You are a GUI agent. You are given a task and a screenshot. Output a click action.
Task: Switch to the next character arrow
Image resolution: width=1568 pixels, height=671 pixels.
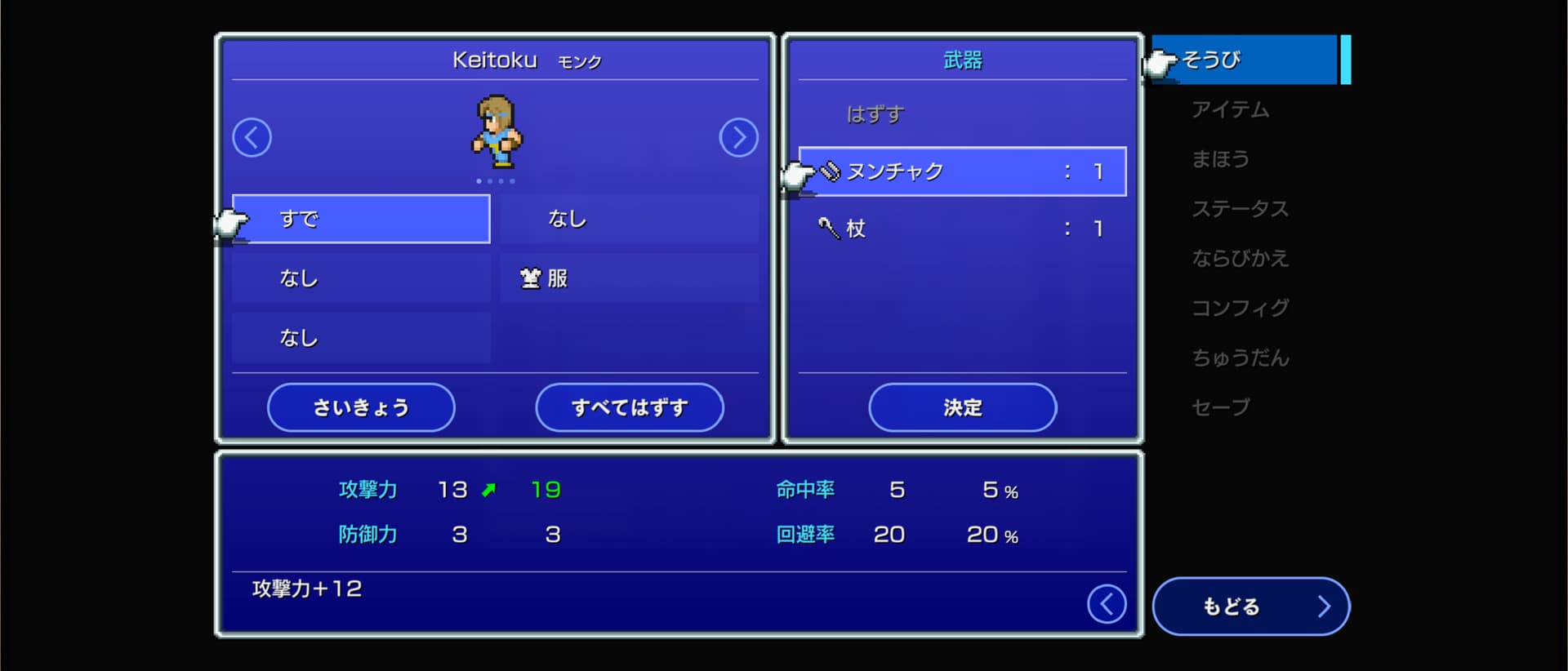[738, 137]
